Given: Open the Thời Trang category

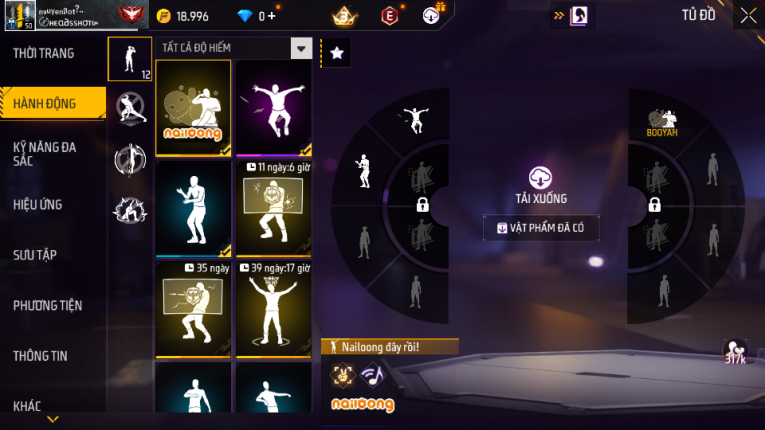Looking at the screenshot, I should [44, 53].
